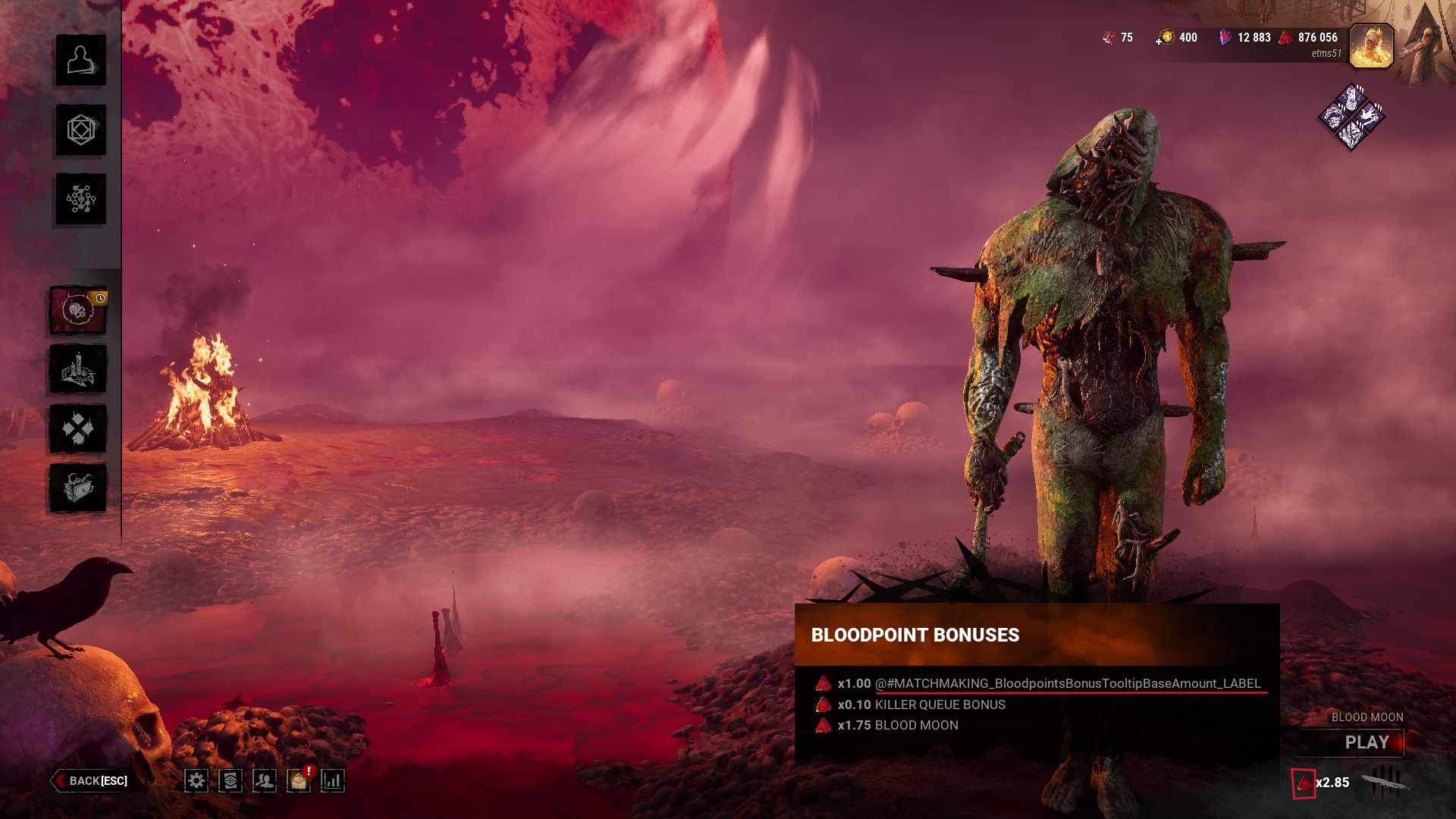Click the eye card icon
The width and height of the screenshot is (1456, 819).
click(x=231, y=780)
